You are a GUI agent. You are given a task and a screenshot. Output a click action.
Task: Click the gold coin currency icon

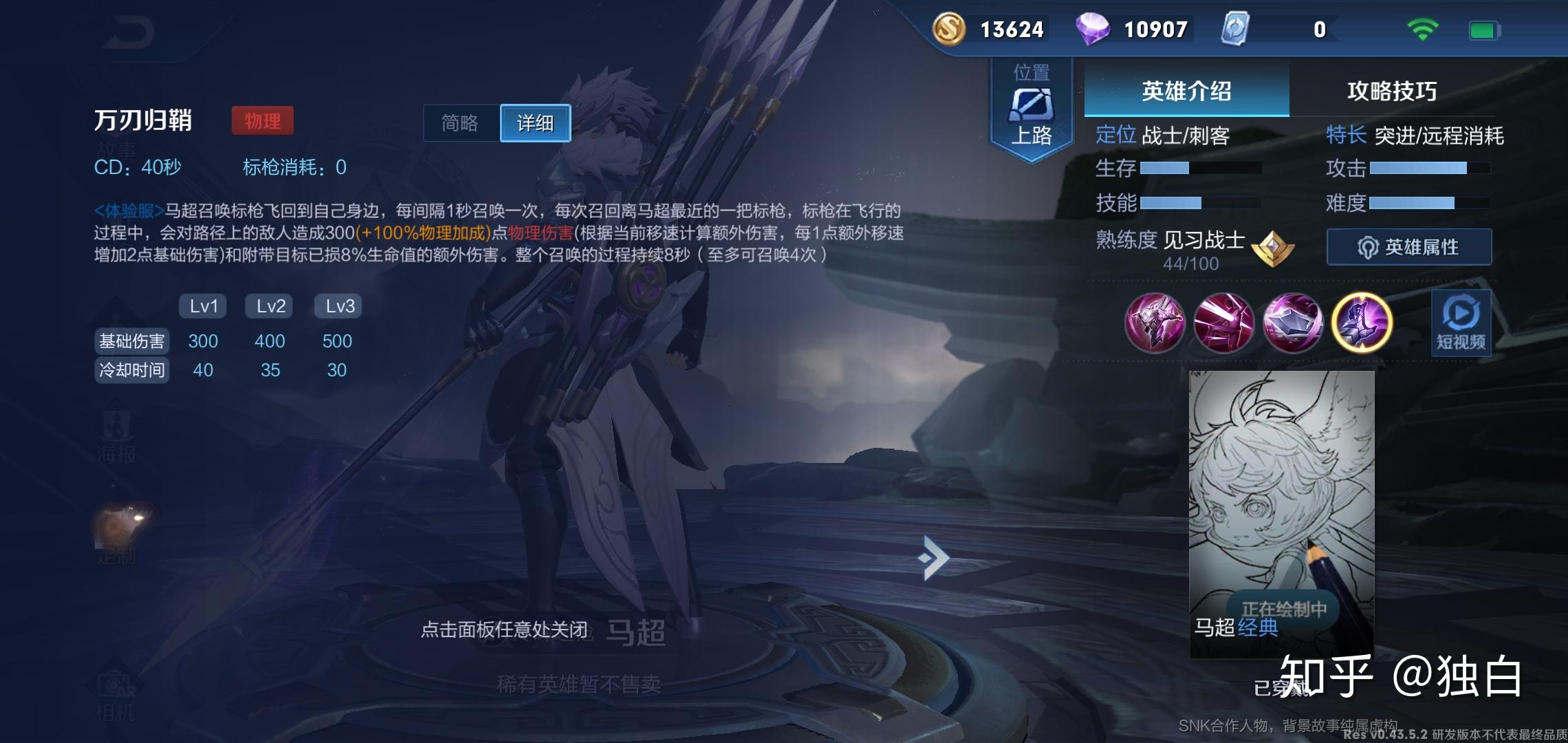point(948,29)
